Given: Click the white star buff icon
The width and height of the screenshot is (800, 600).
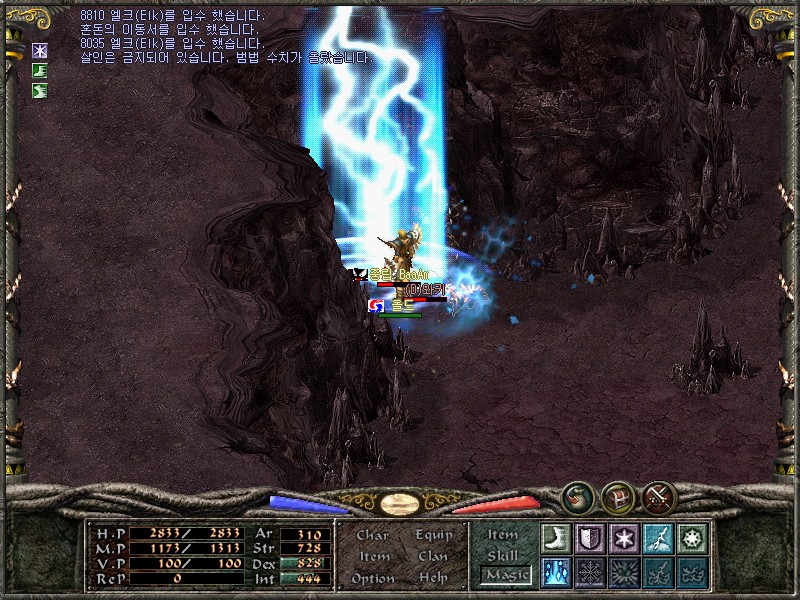Looking at the screenshot, I should (41, 50).
